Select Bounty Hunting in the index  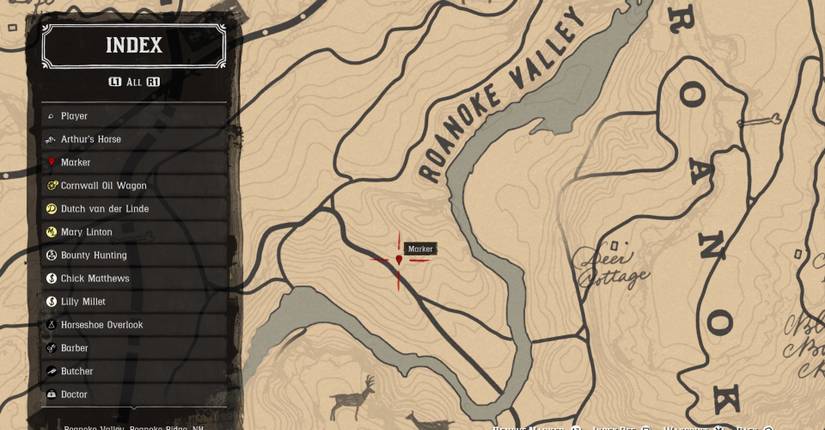134,255
